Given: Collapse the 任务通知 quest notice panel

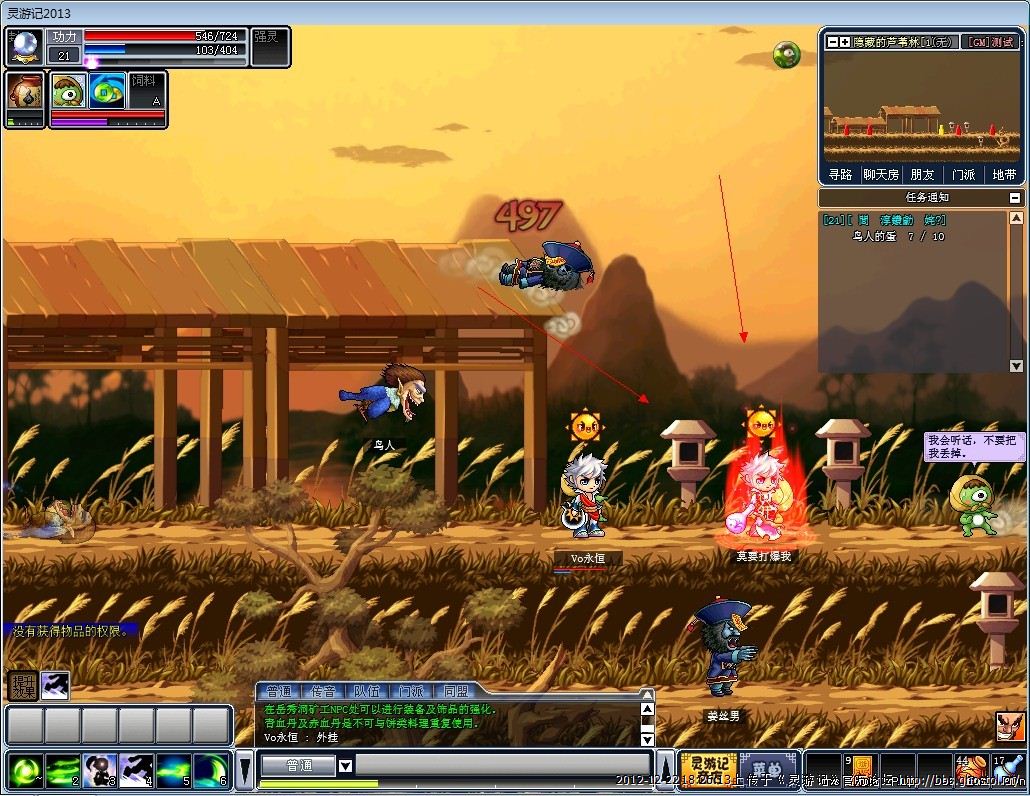Looking at the screenshot, I should [x=1015, y=198].
